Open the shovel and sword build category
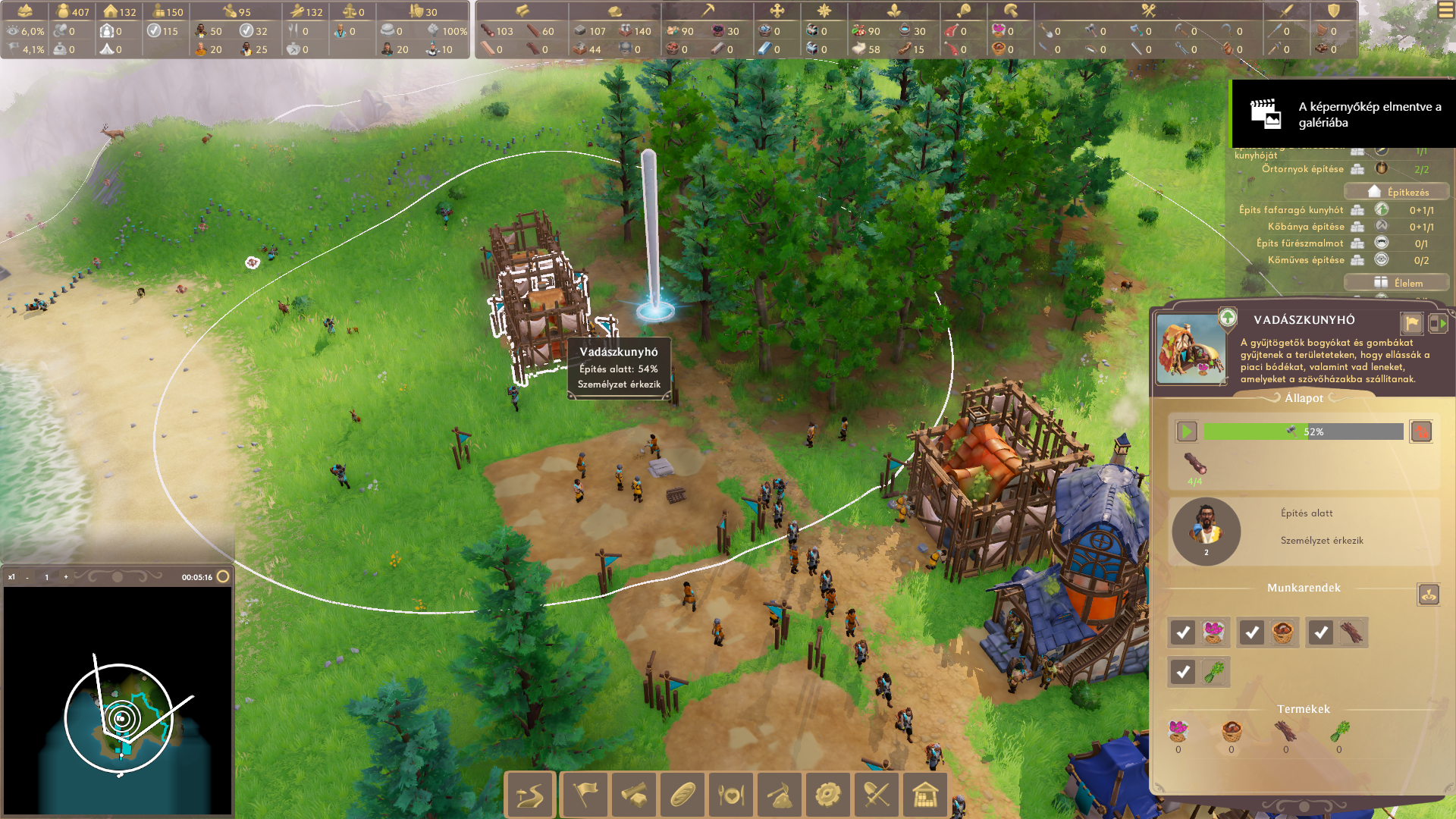 tap(877, 795)
